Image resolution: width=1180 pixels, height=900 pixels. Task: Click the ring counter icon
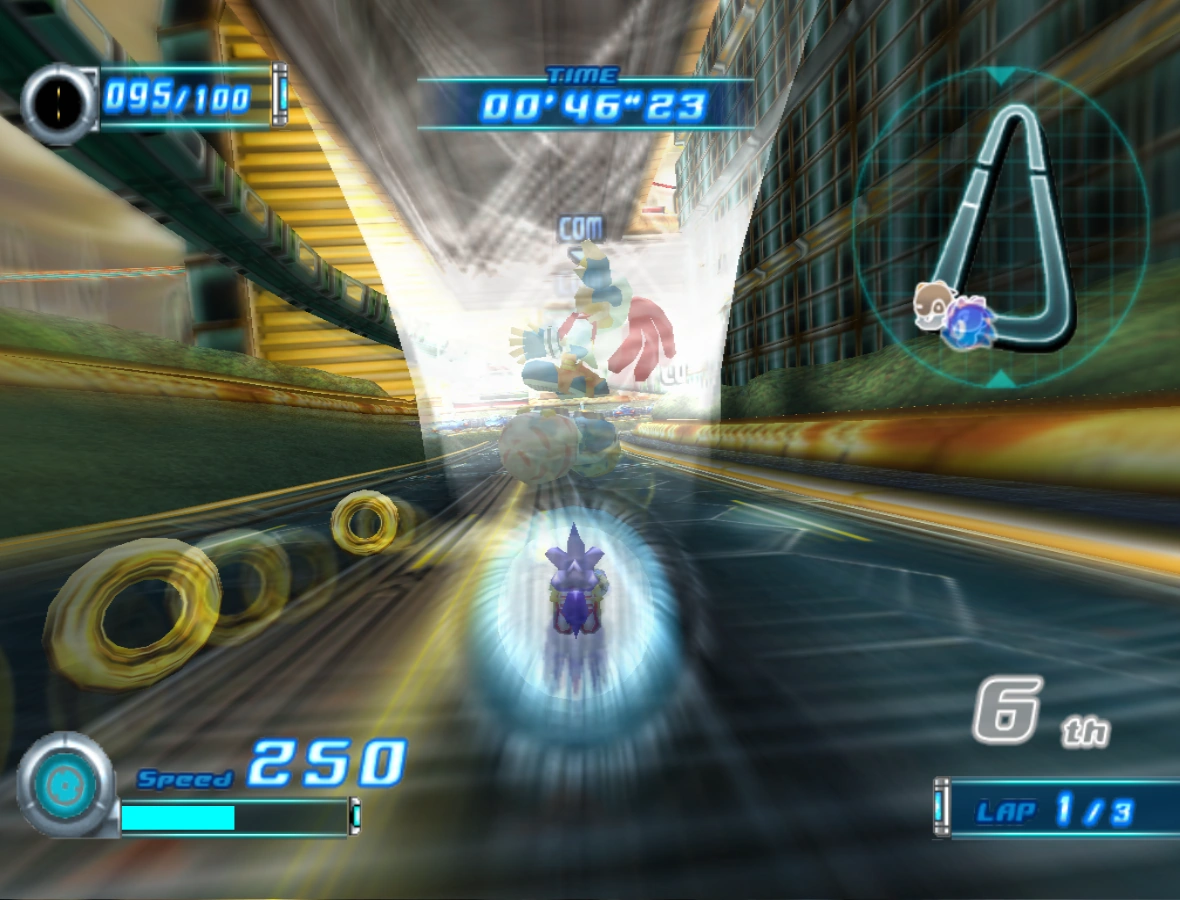tap(60, 100)
